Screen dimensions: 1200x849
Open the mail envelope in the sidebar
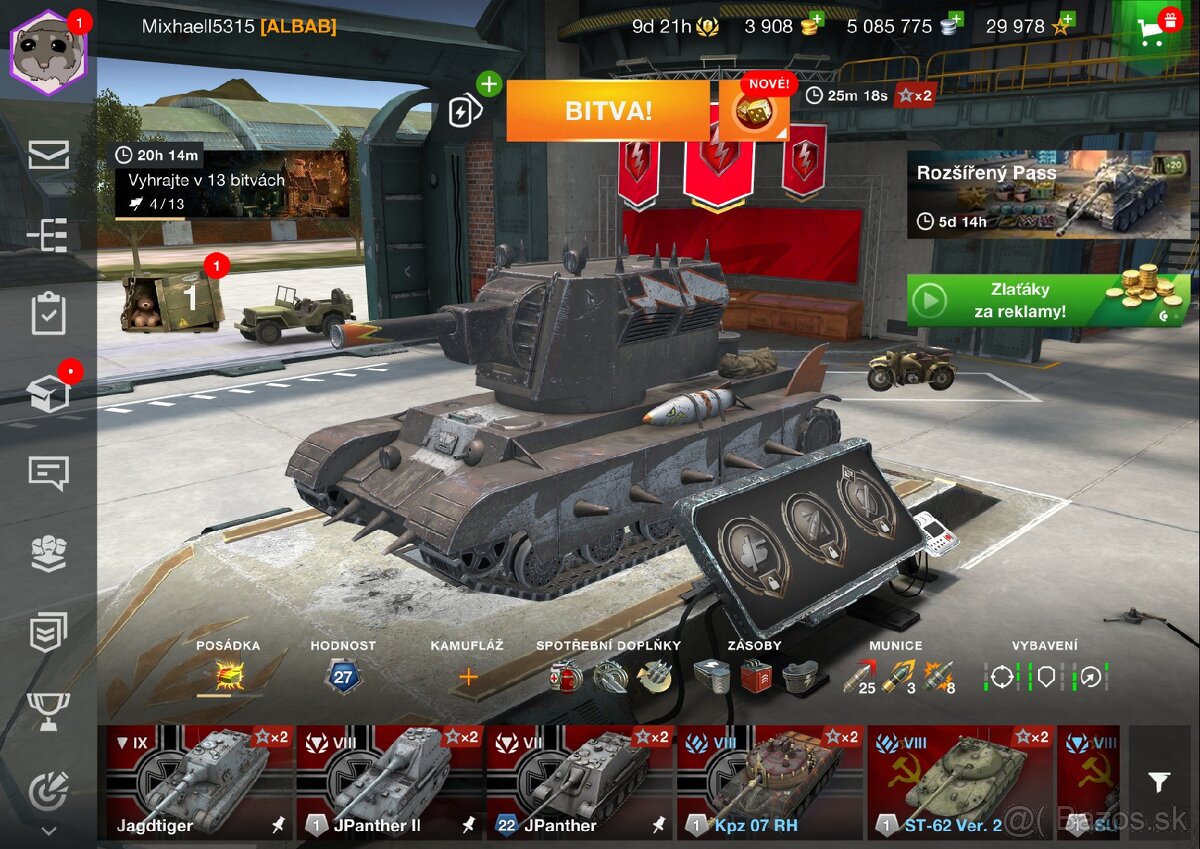pyautogui.click(x=48, y=154)
